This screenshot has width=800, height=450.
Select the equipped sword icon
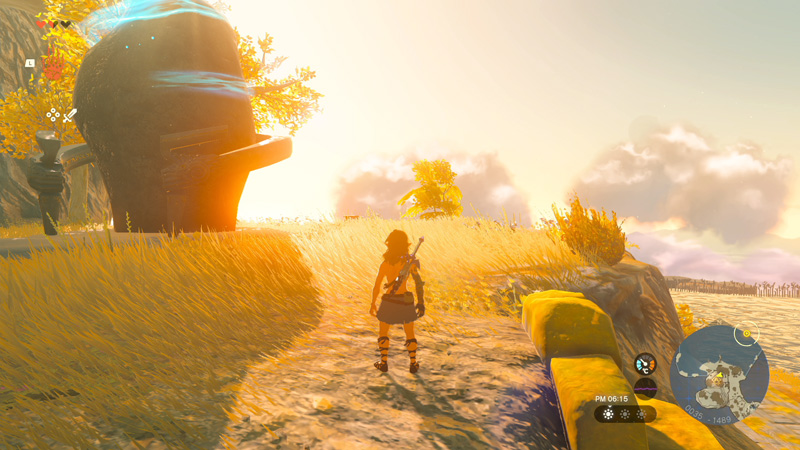point(69,116)
